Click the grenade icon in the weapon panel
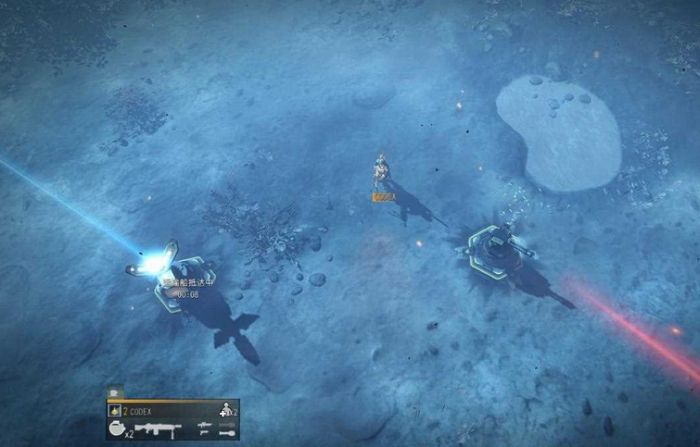The width and height of the screenshot is (700, 447). (116, 427)
